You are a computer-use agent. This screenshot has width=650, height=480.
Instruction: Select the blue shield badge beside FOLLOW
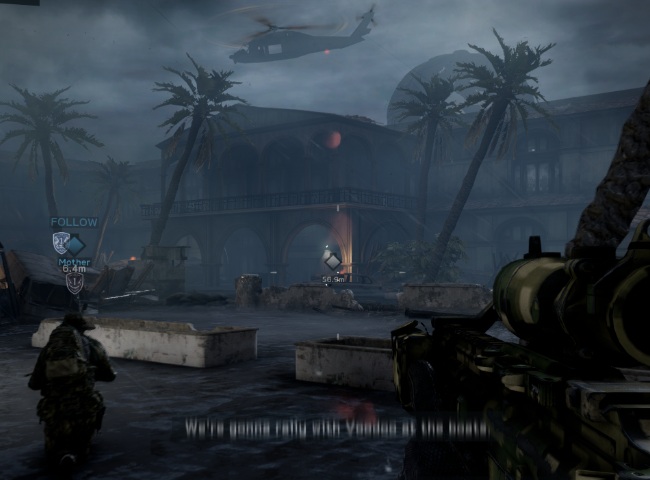(x=60, y=243)
